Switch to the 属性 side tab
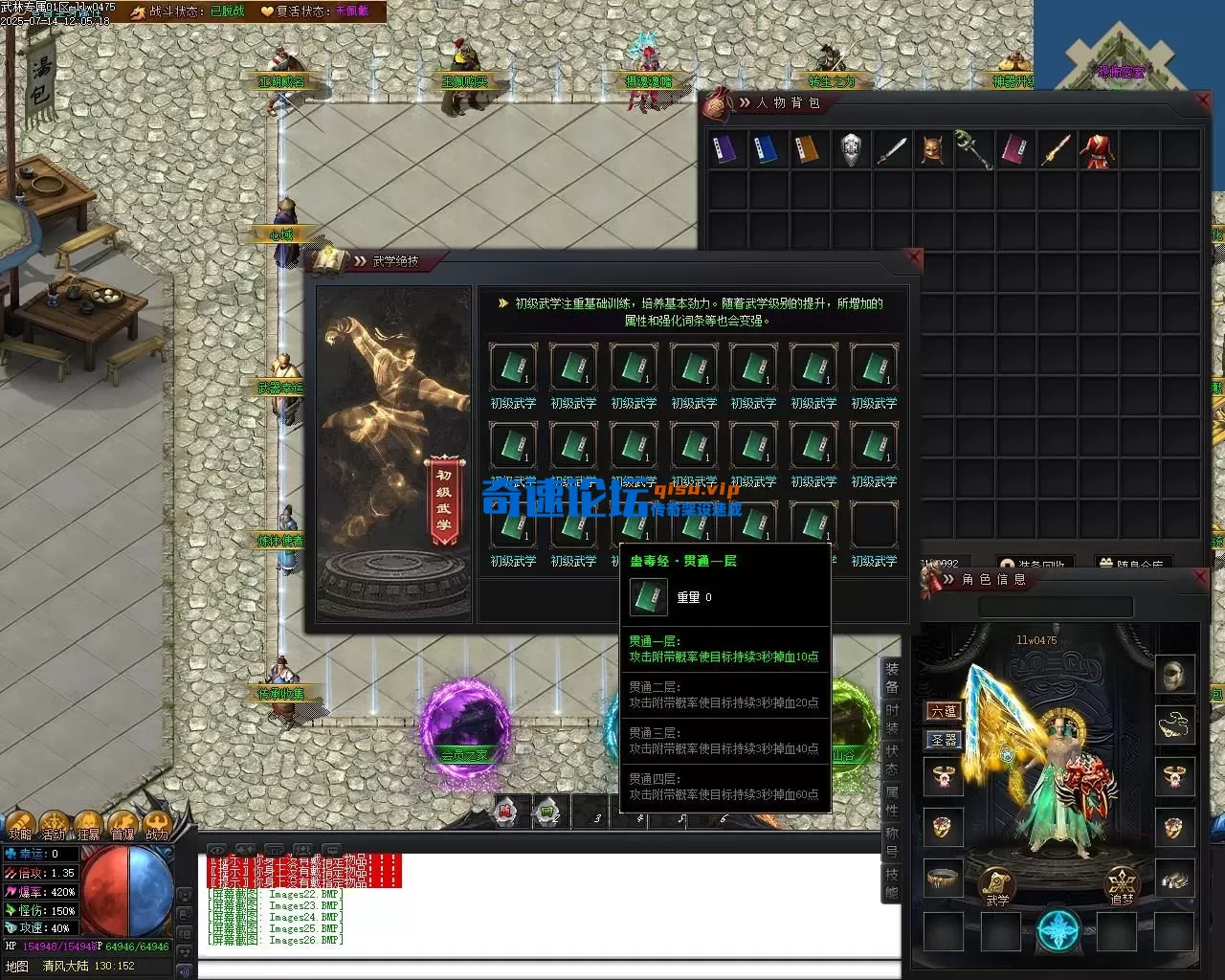Screen dimensions: 1225x980 (x=892, y=801)
